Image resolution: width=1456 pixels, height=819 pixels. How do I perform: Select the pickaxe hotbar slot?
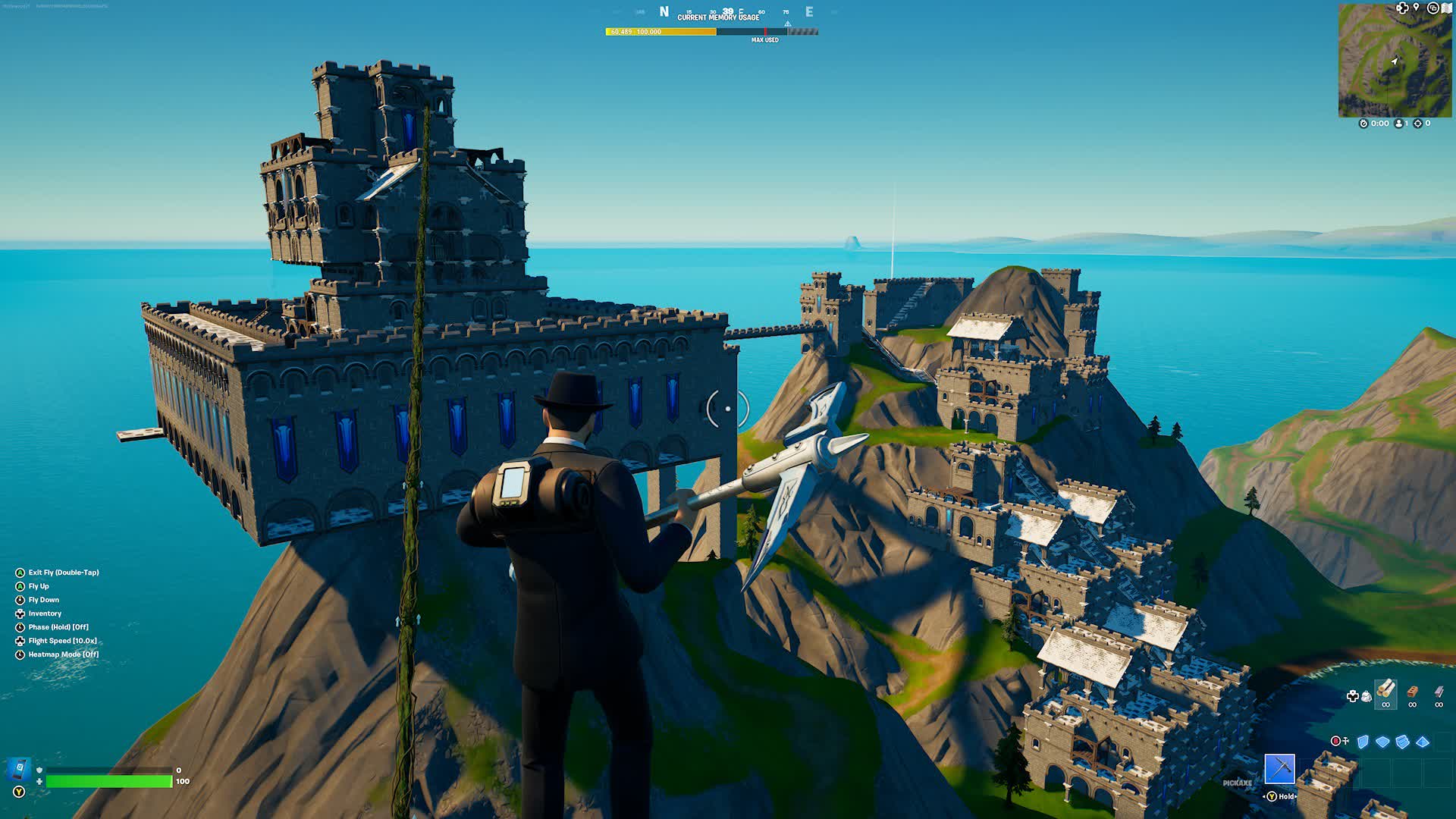[1279, 768]
